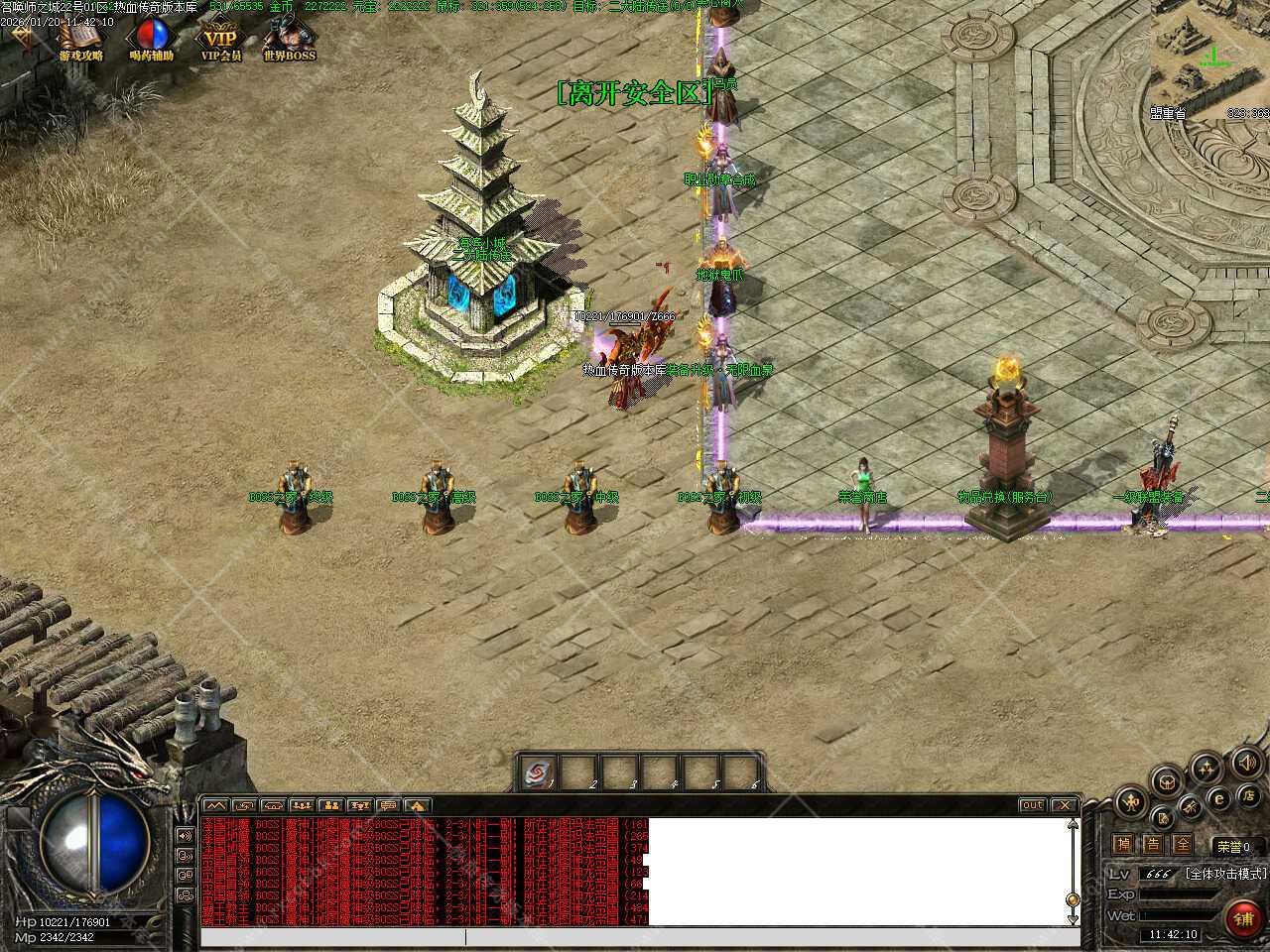This screenshot has height=952, width=1270.
Task: Close the chat panel with X
Action: point(1065,805)
